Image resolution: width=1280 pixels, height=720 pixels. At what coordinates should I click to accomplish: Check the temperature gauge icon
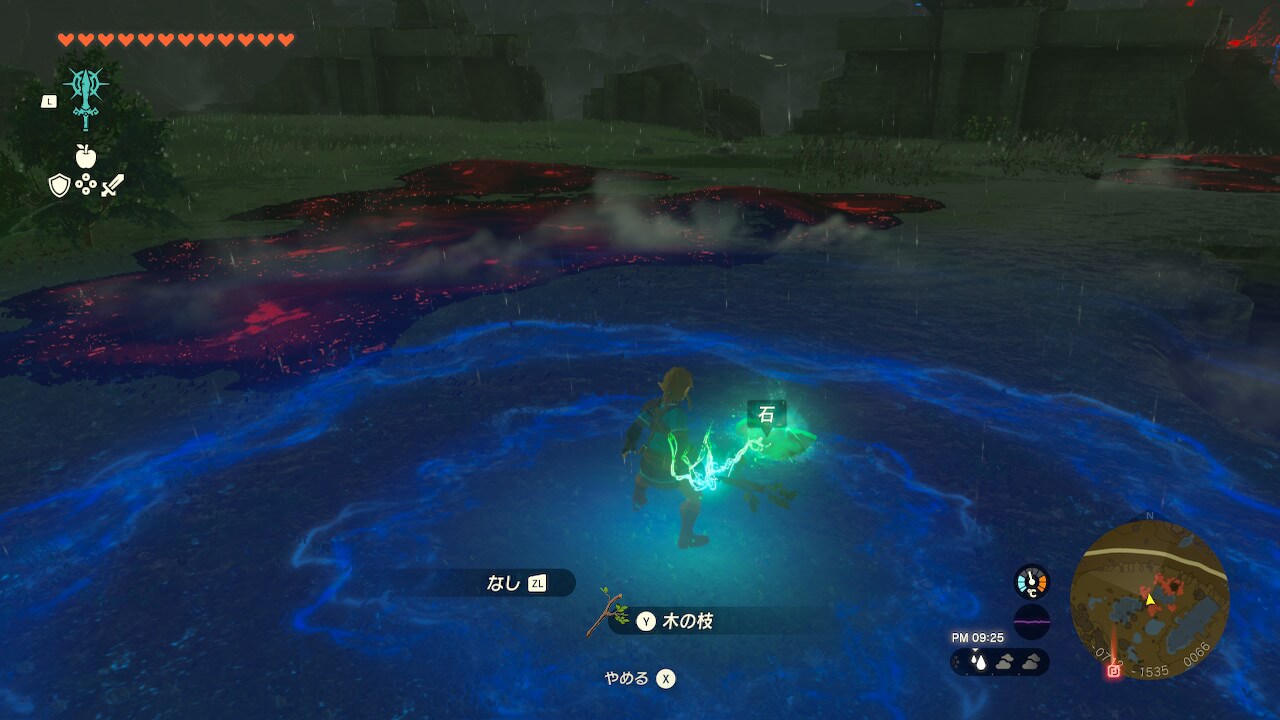click(x=1031, y=582)
